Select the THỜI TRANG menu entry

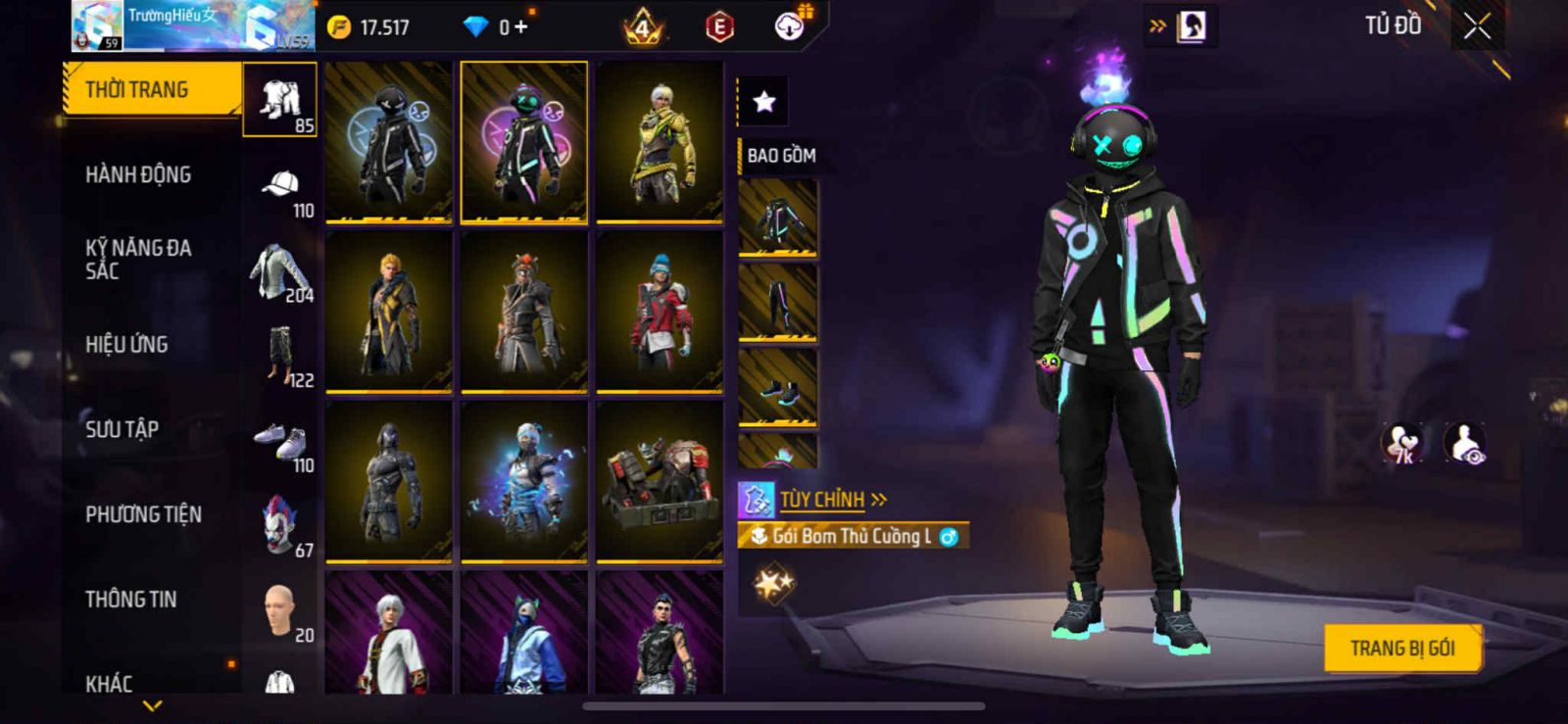[152, 90]
